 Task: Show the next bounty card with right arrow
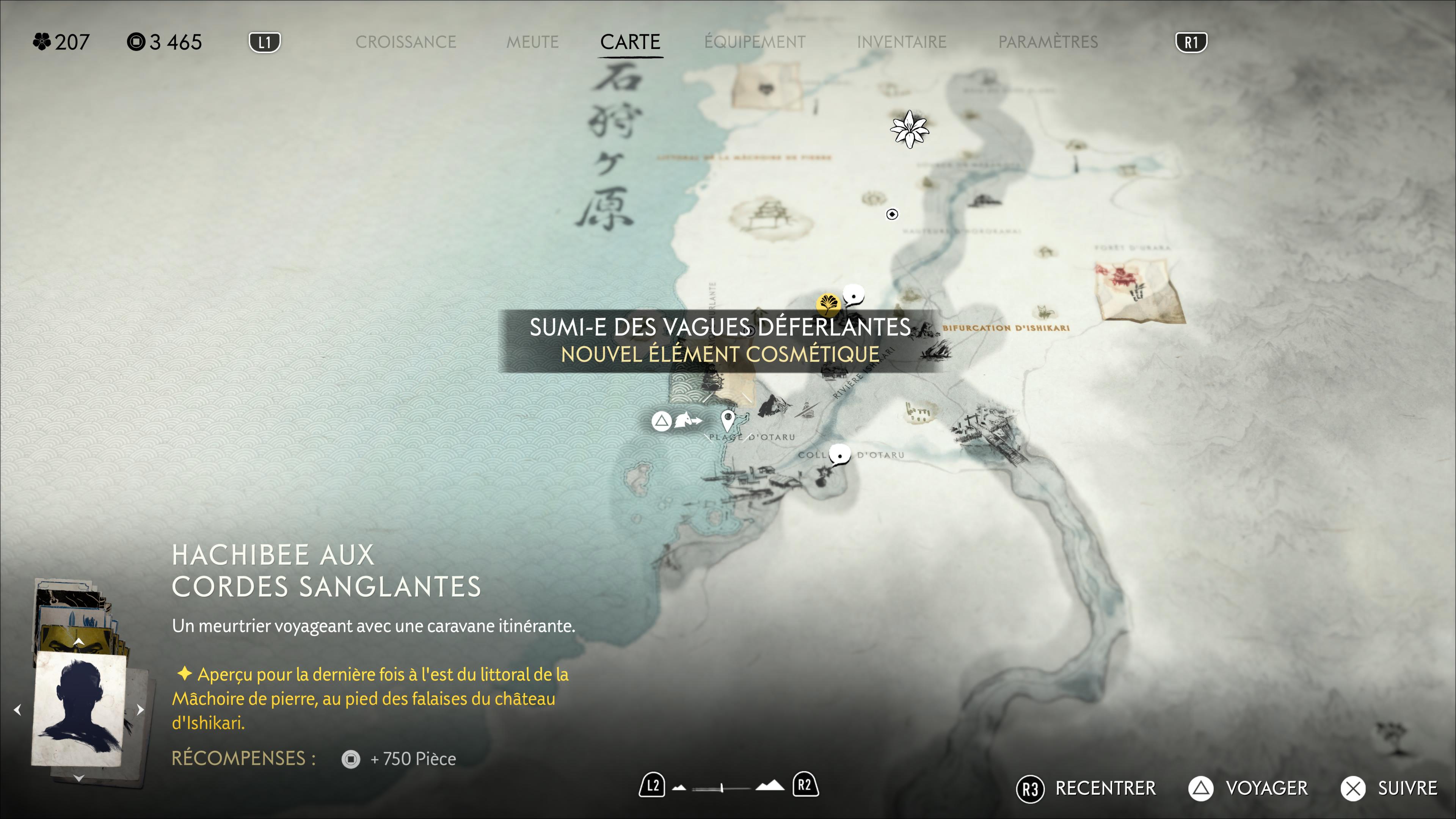click(140, 709)
